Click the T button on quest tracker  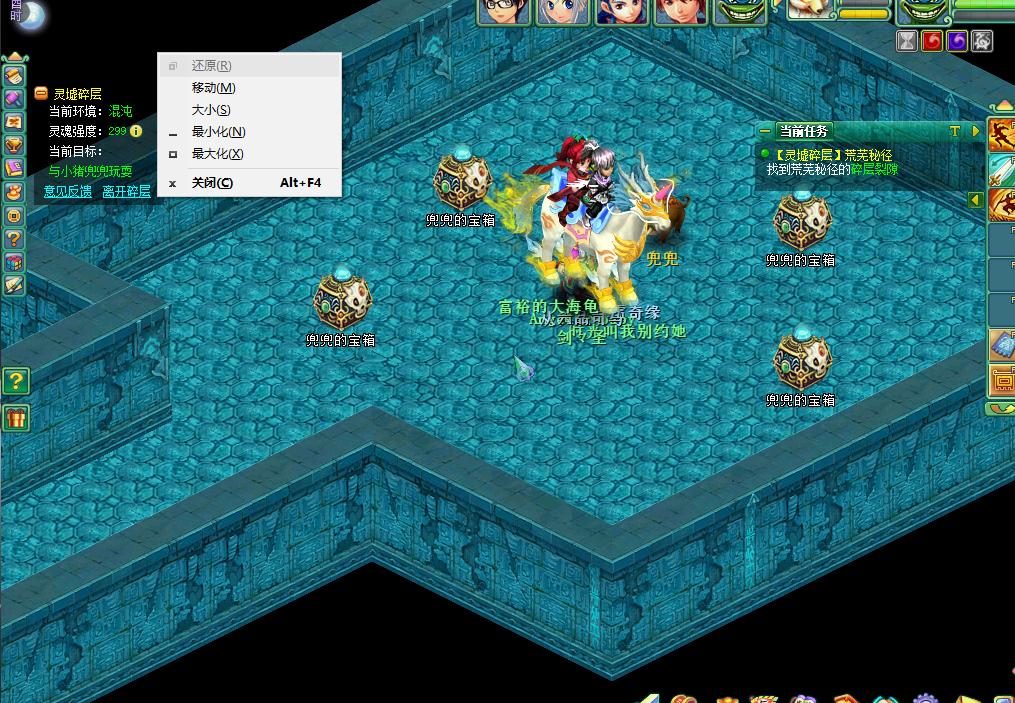(x=954, y=131)
